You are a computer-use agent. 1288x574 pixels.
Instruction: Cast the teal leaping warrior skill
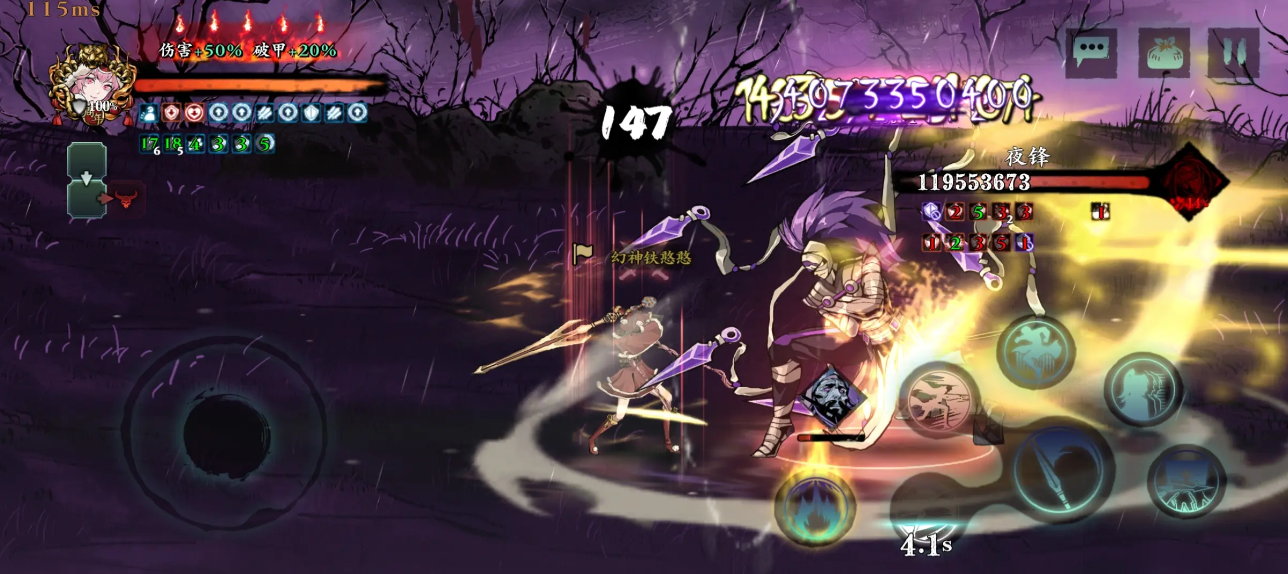pyautogui.click(x=1036, y=351)
